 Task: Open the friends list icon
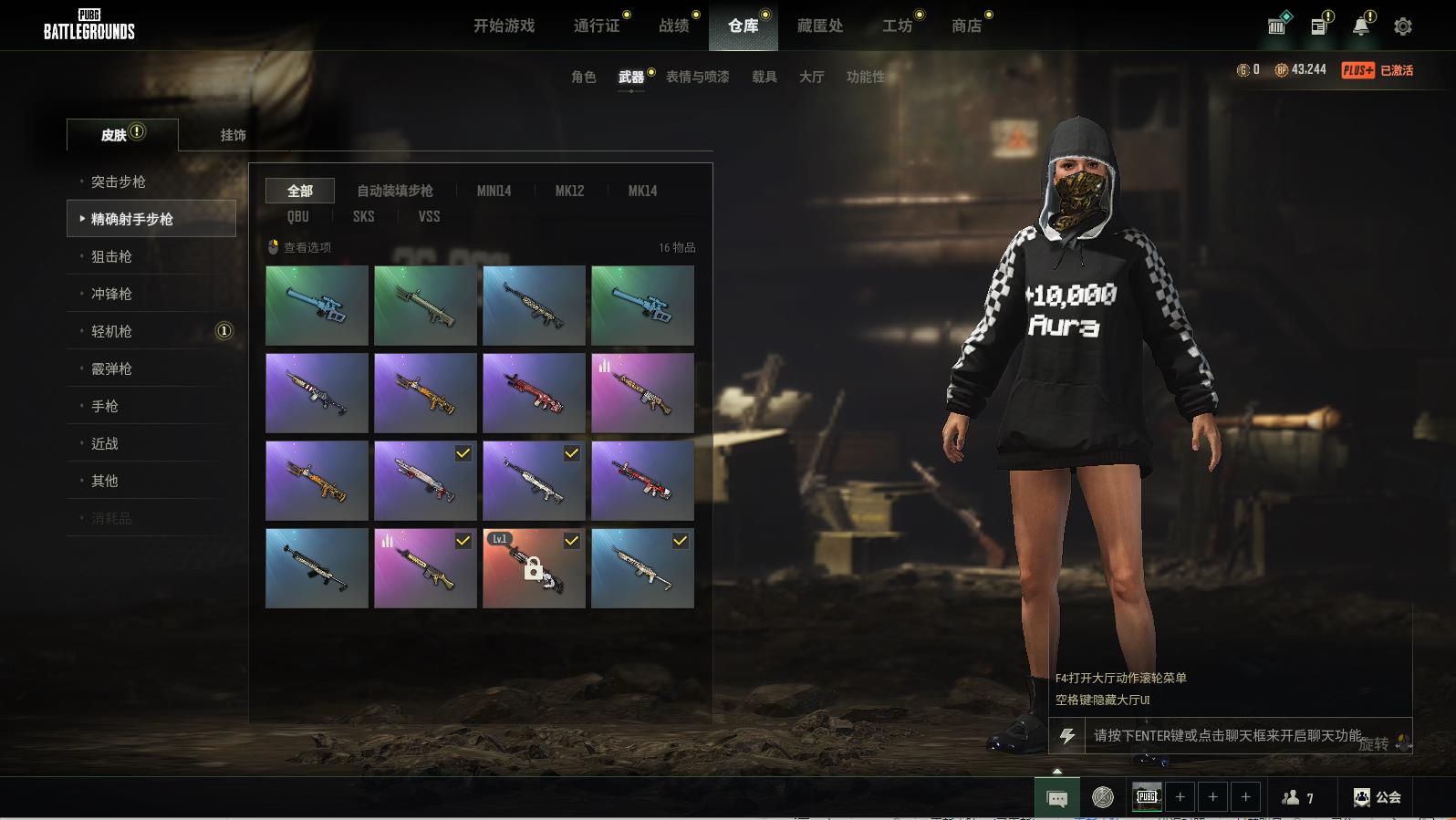(x=1297, y=797)
